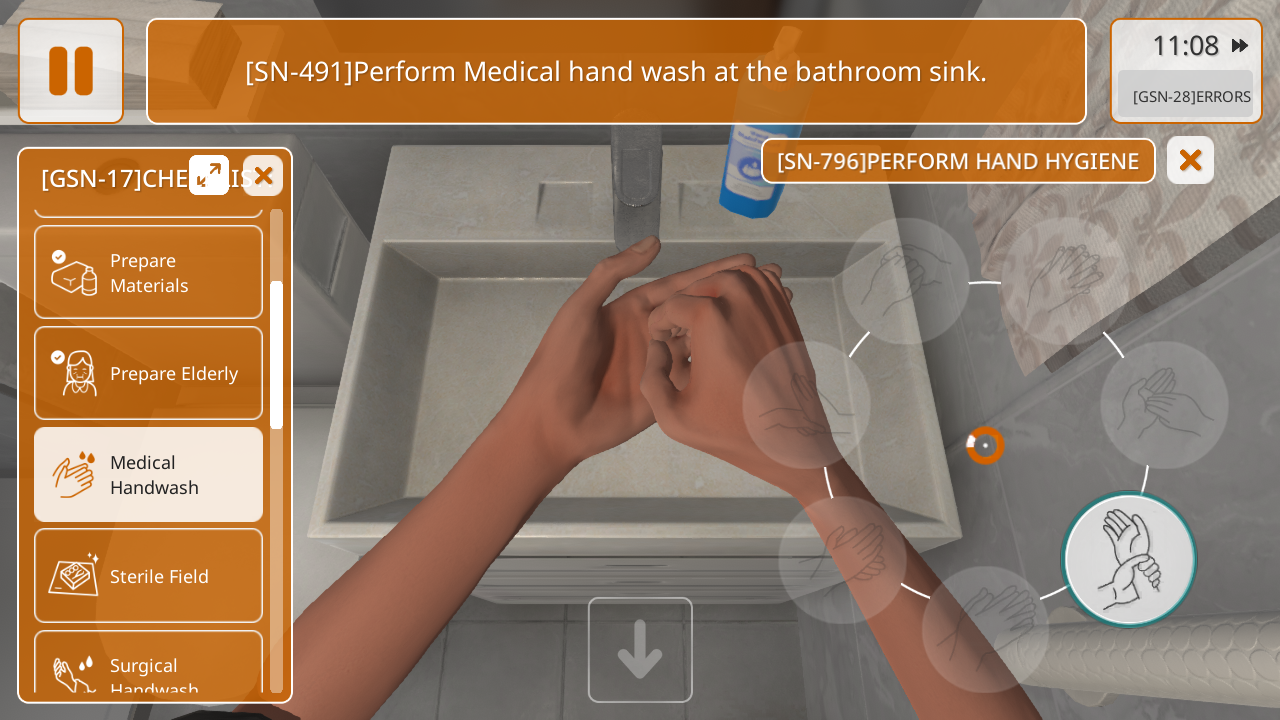Choose Medical Handwash checklist step
Image resolution: width=1280 pixels, height=720 pixels.
(x=148, y=475)
